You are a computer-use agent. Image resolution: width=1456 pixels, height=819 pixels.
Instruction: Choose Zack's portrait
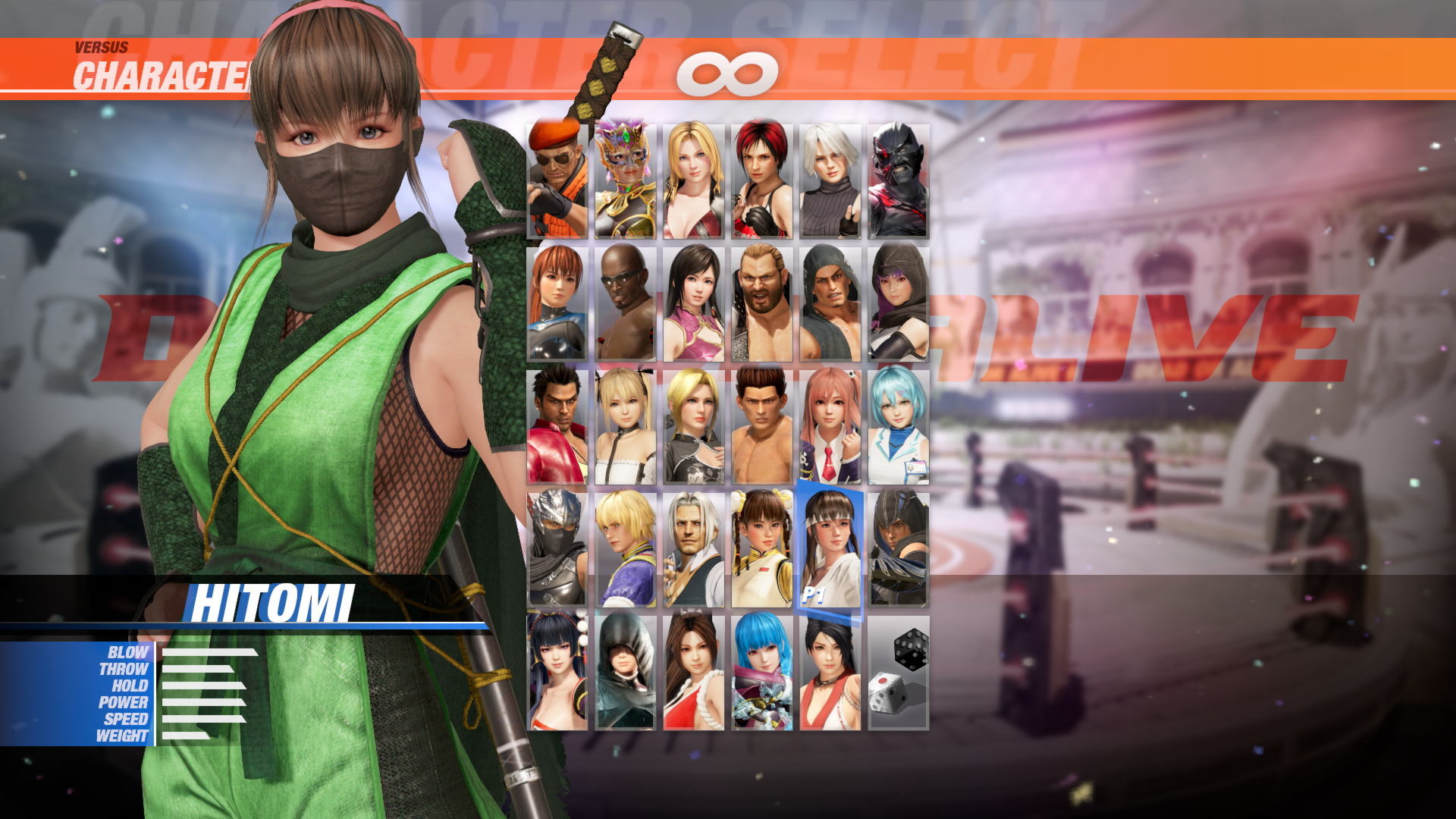(626, 303)
